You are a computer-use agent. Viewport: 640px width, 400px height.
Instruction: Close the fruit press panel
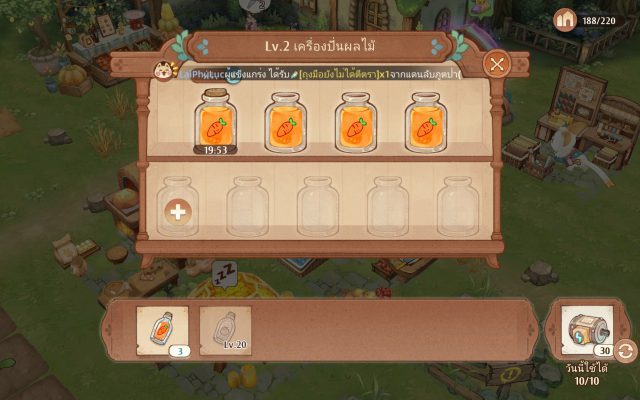point(497,64)
